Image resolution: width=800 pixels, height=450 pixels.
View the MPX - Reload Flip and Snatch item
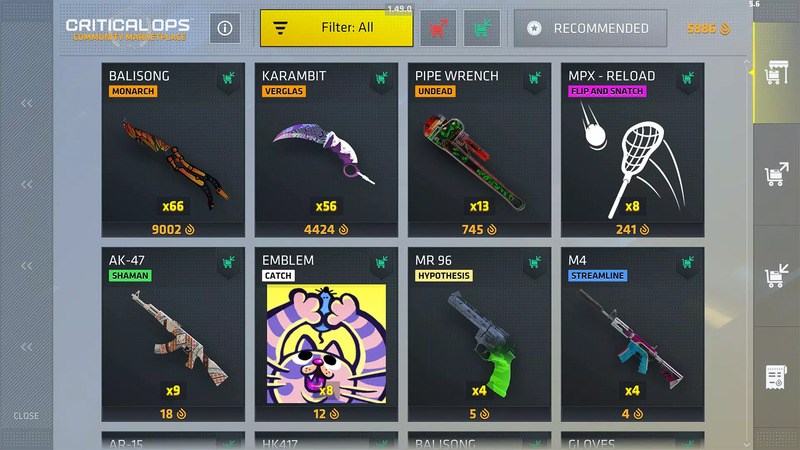point(632,150)
